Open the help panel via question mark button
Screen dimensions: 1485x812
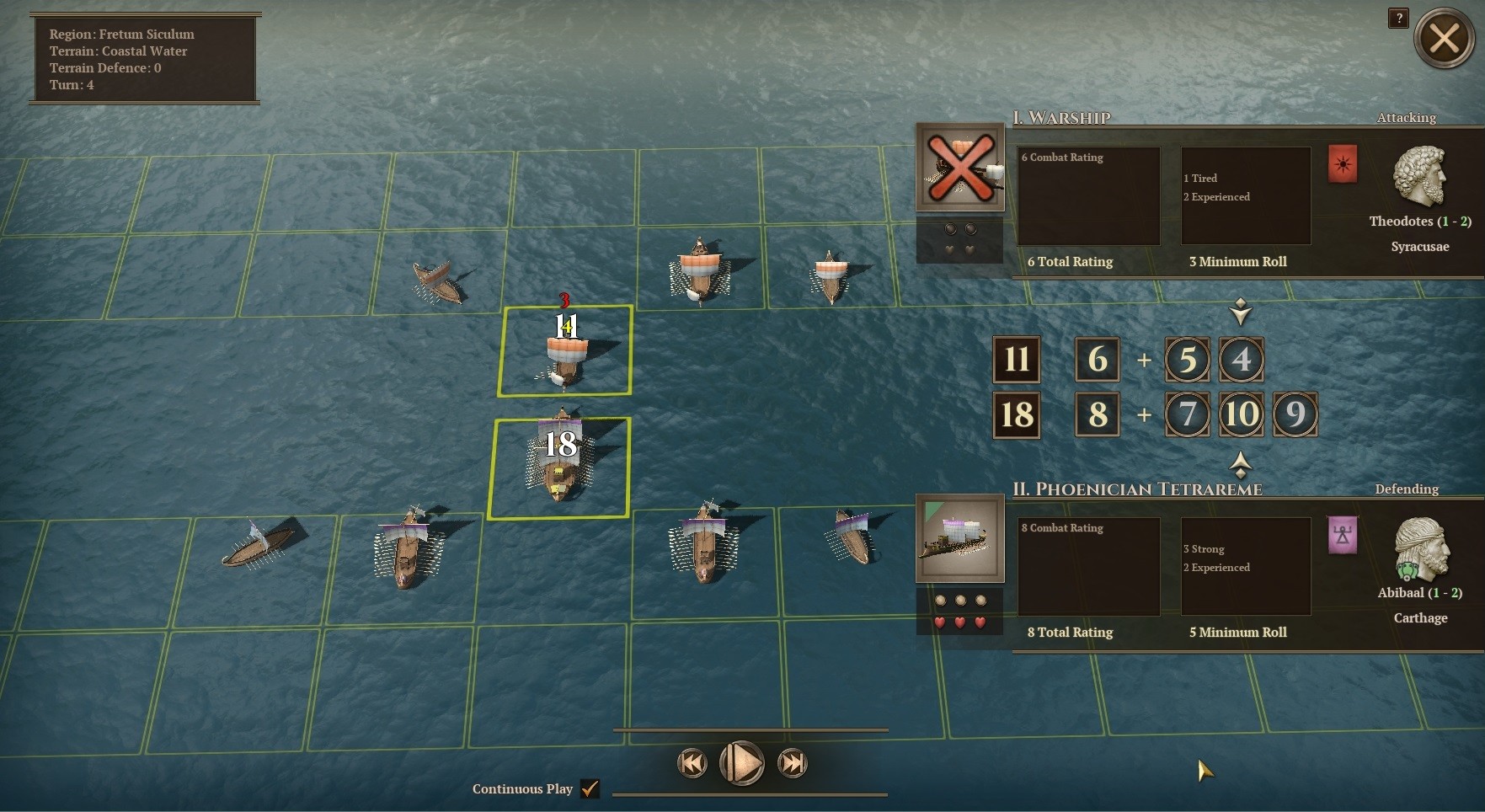[1398, 18]
